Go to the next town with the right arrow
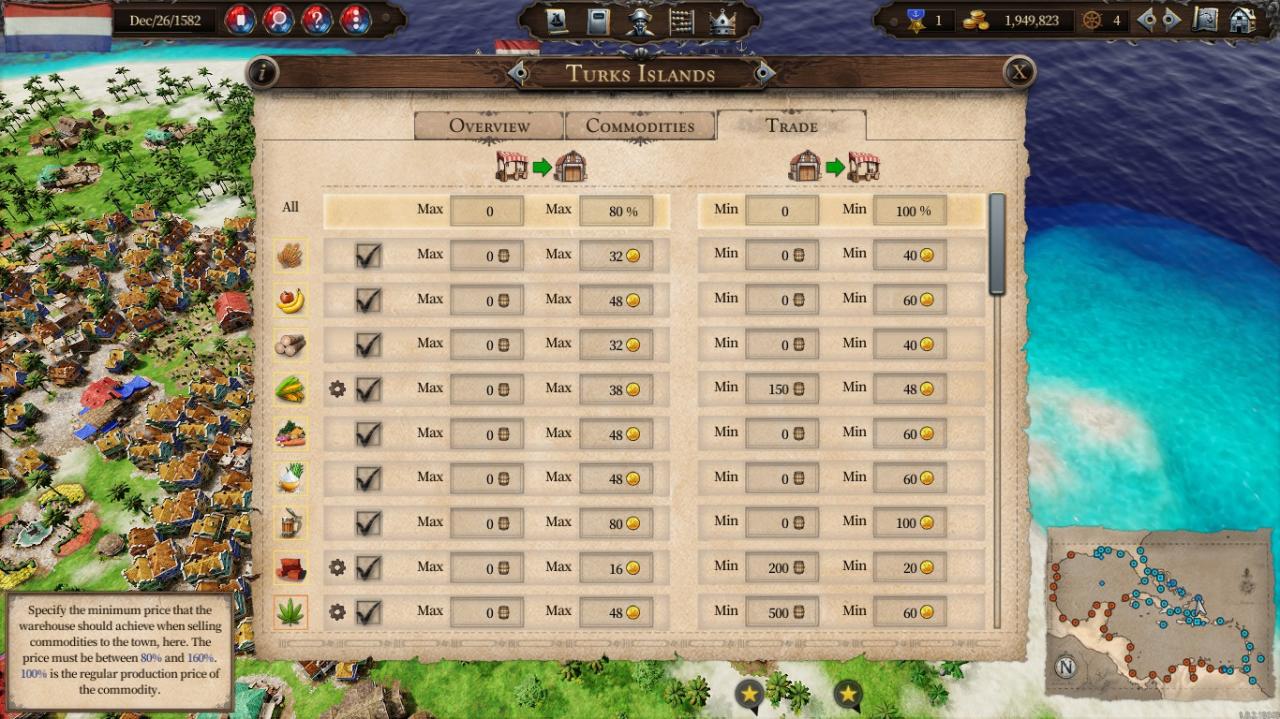This screenshot has height=719, width=1280. tap(764, 73)
